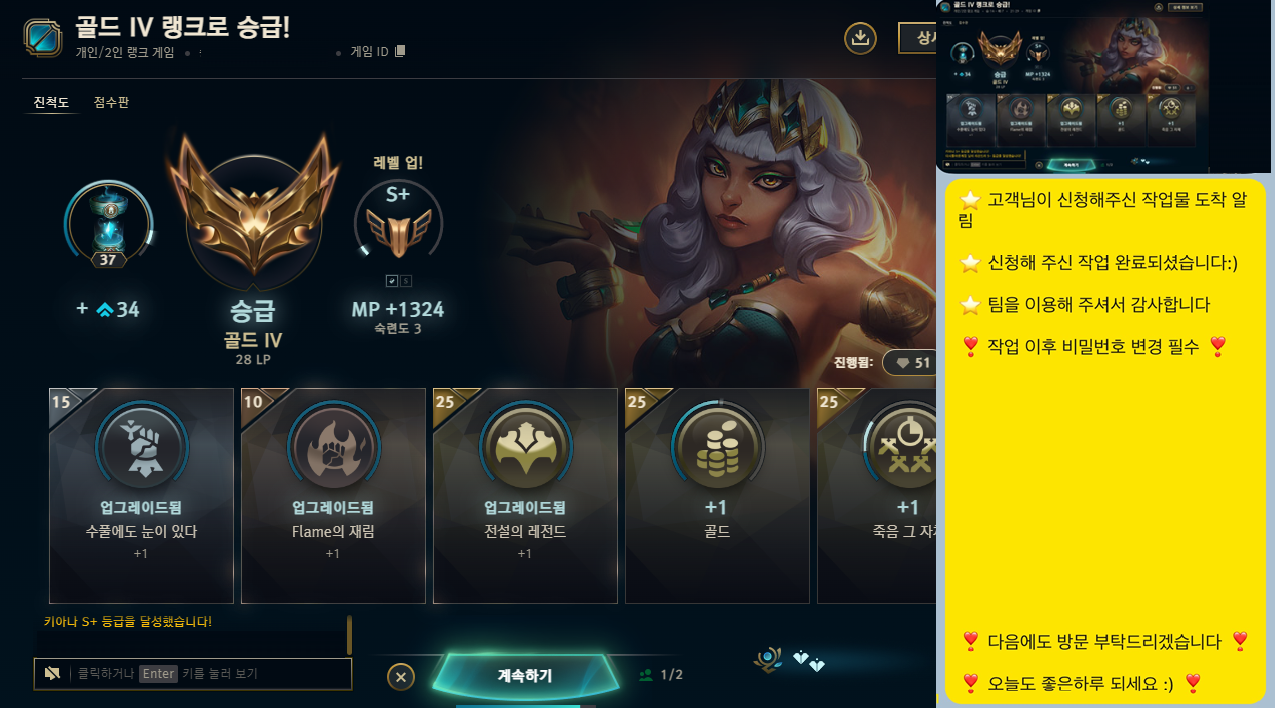
Task: Open the honor laurel icon
Action: [770, 659]
